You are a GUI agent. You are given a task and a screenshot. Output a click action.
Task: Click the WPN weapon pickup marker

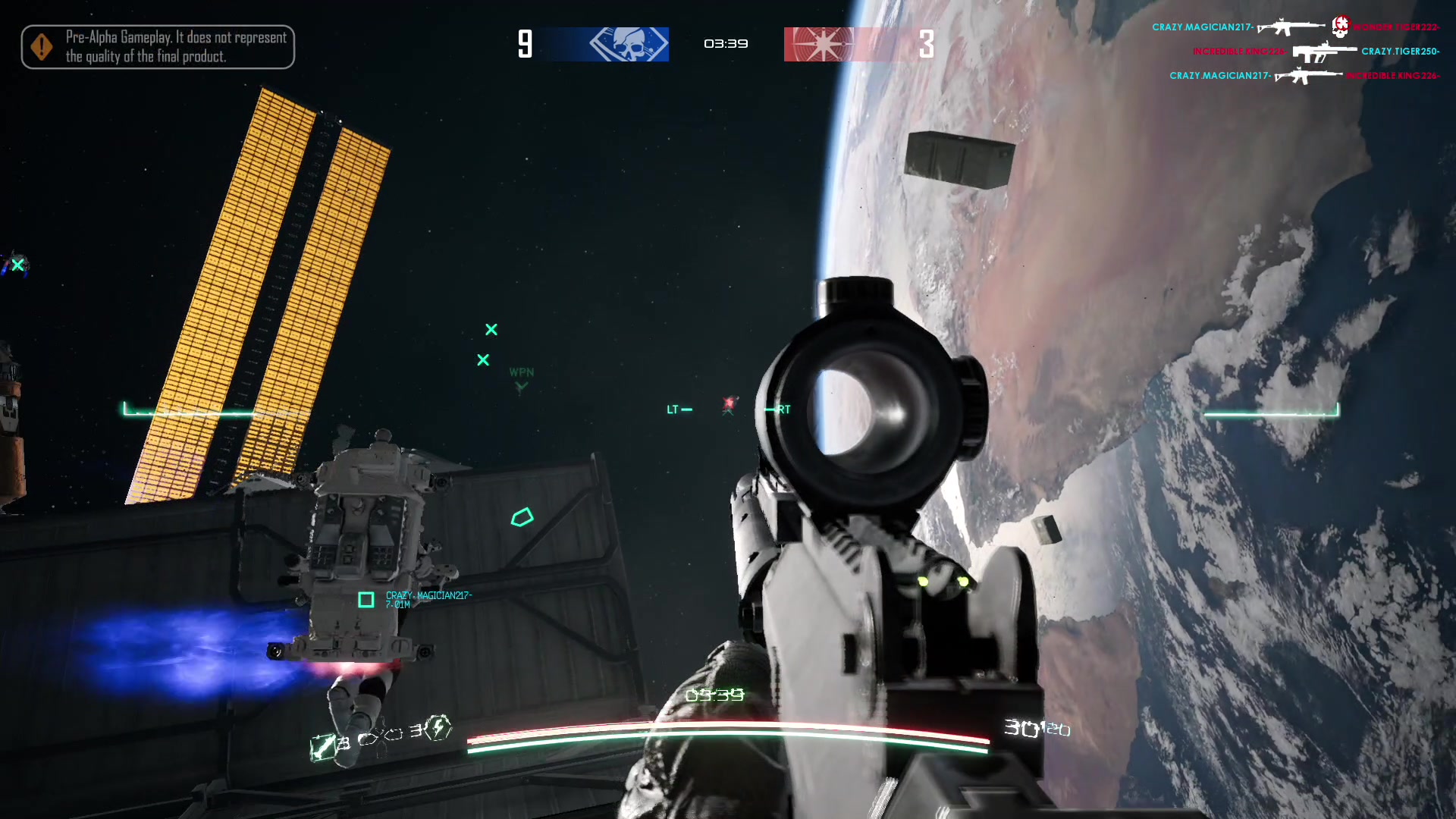(521, 378)
